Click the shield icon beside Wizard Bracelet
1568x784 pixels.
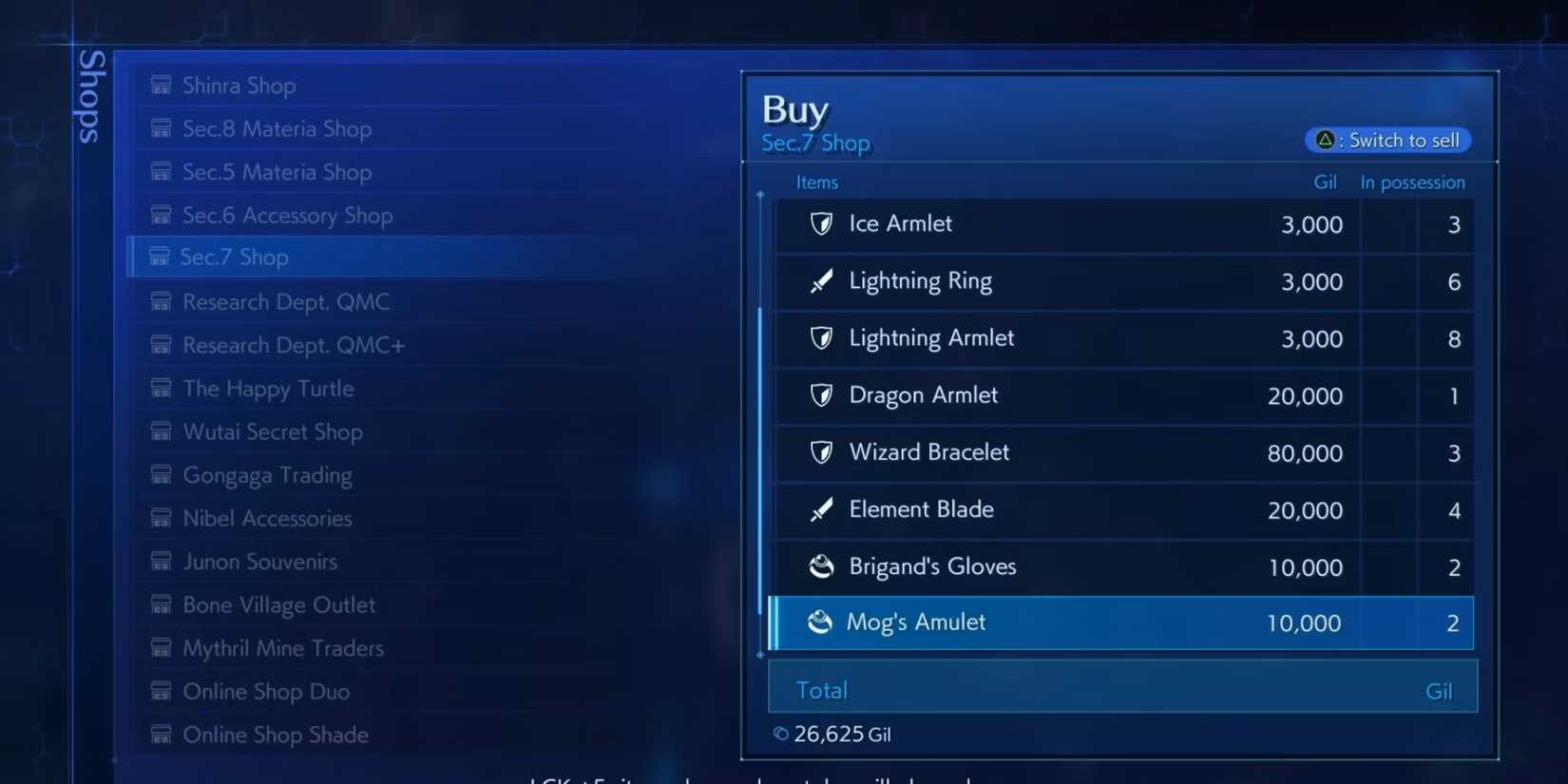tap(823, 453)
